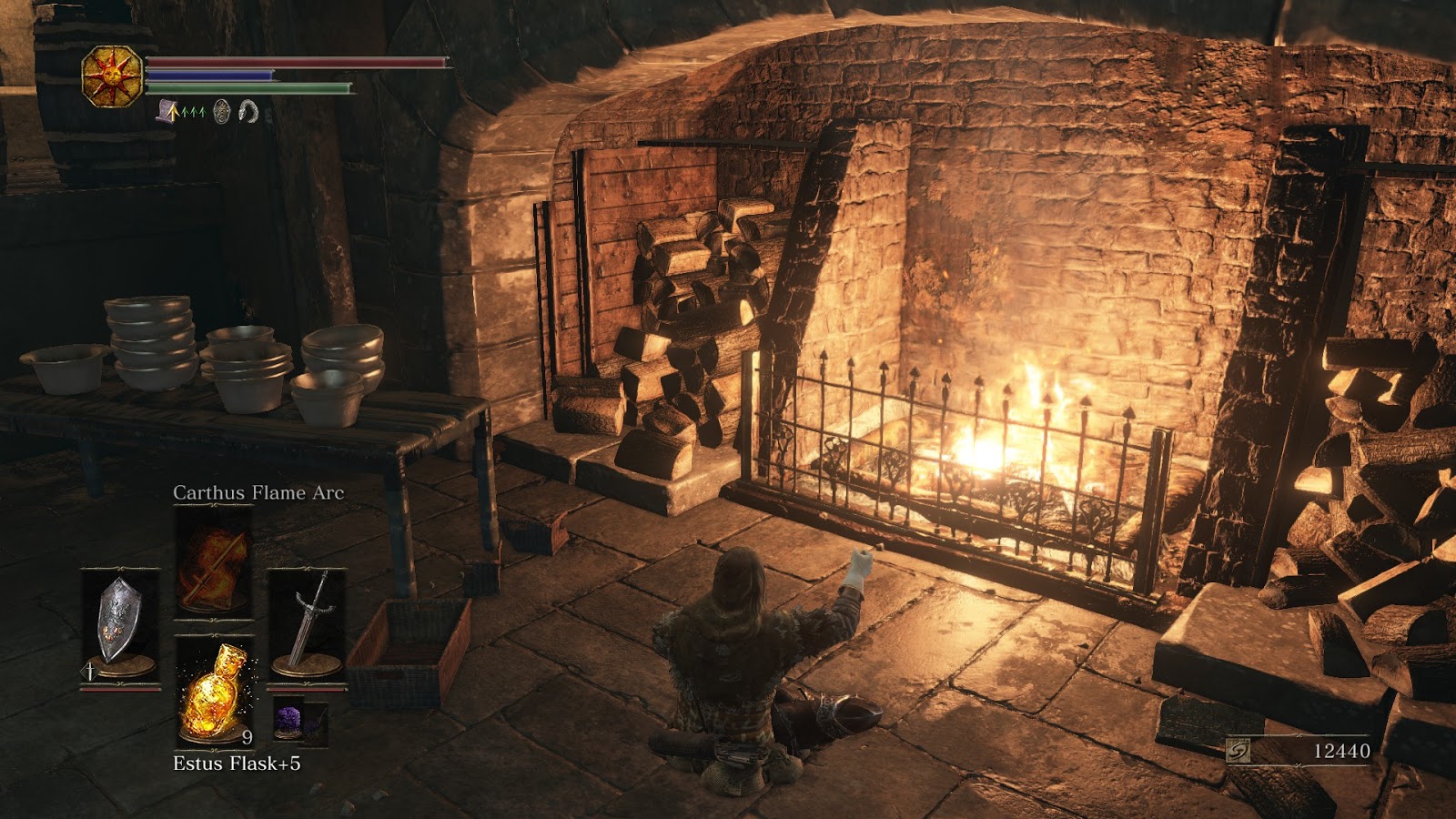Screen dimensions: 1456x819
Task: Click the souls counter icon
Action: [1238, 751]
